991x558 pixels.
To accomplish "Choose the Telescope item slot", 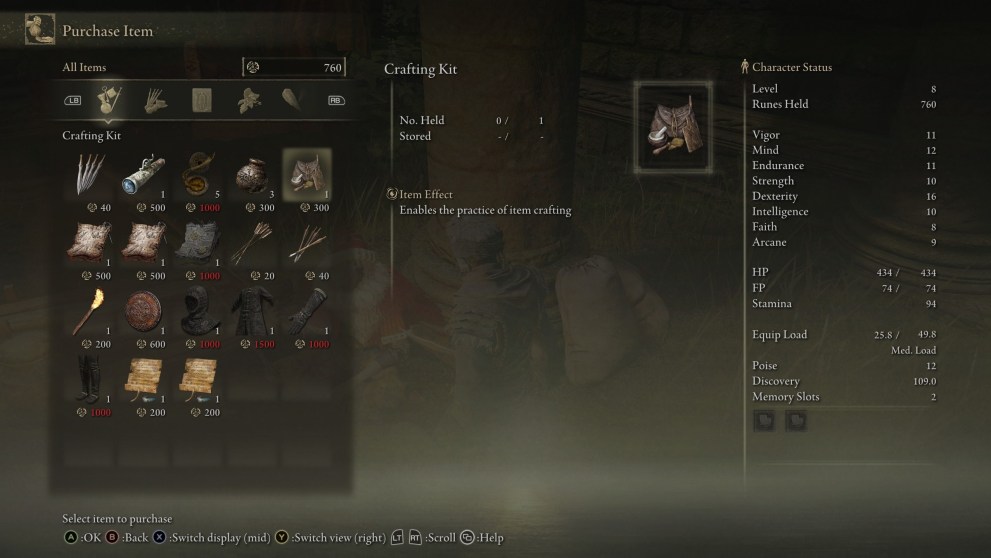I will click(147, 175).
